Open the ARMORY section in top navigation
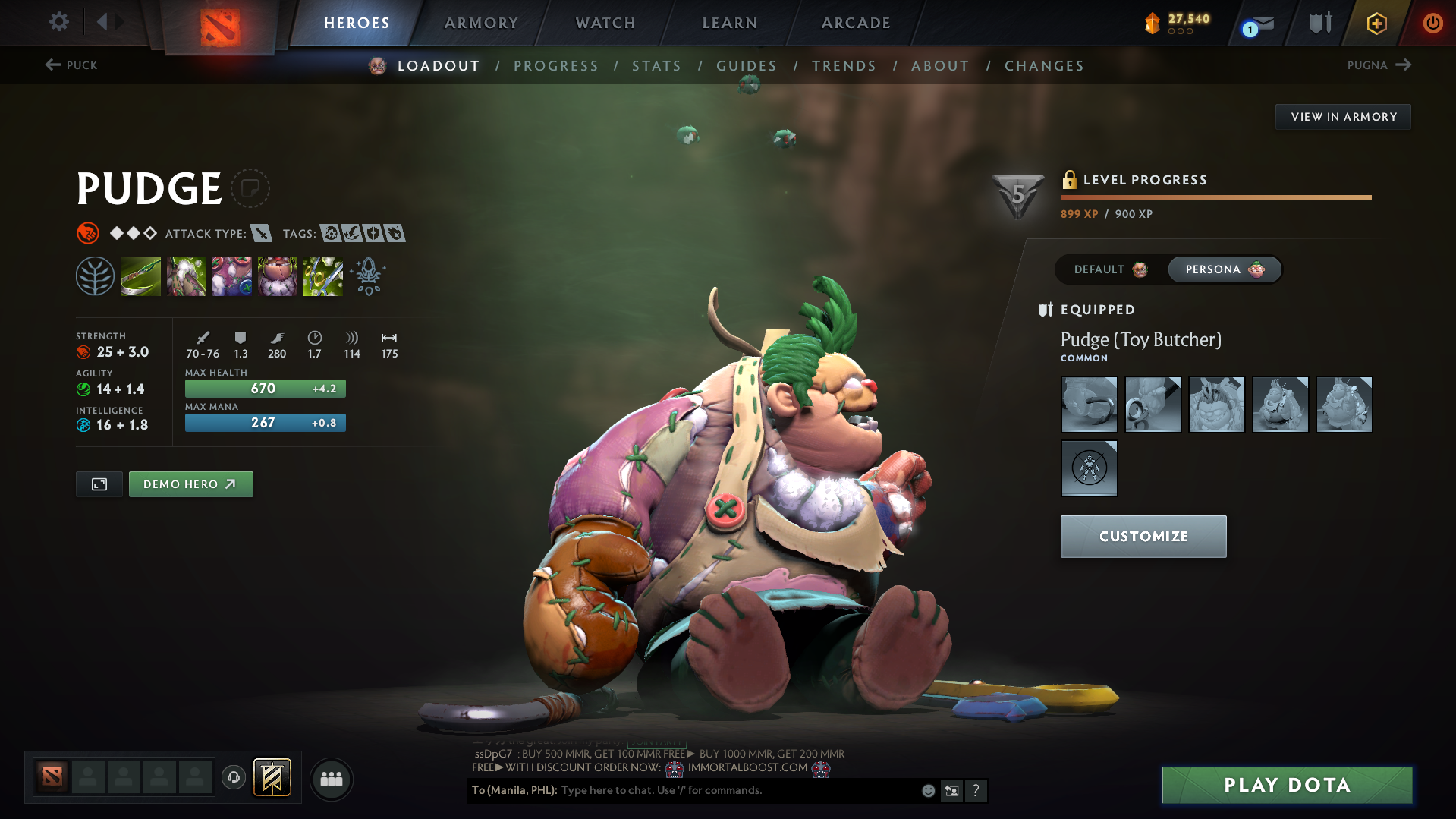The image size is (1456, 819). pyautogui.click(x=480, y=23)
